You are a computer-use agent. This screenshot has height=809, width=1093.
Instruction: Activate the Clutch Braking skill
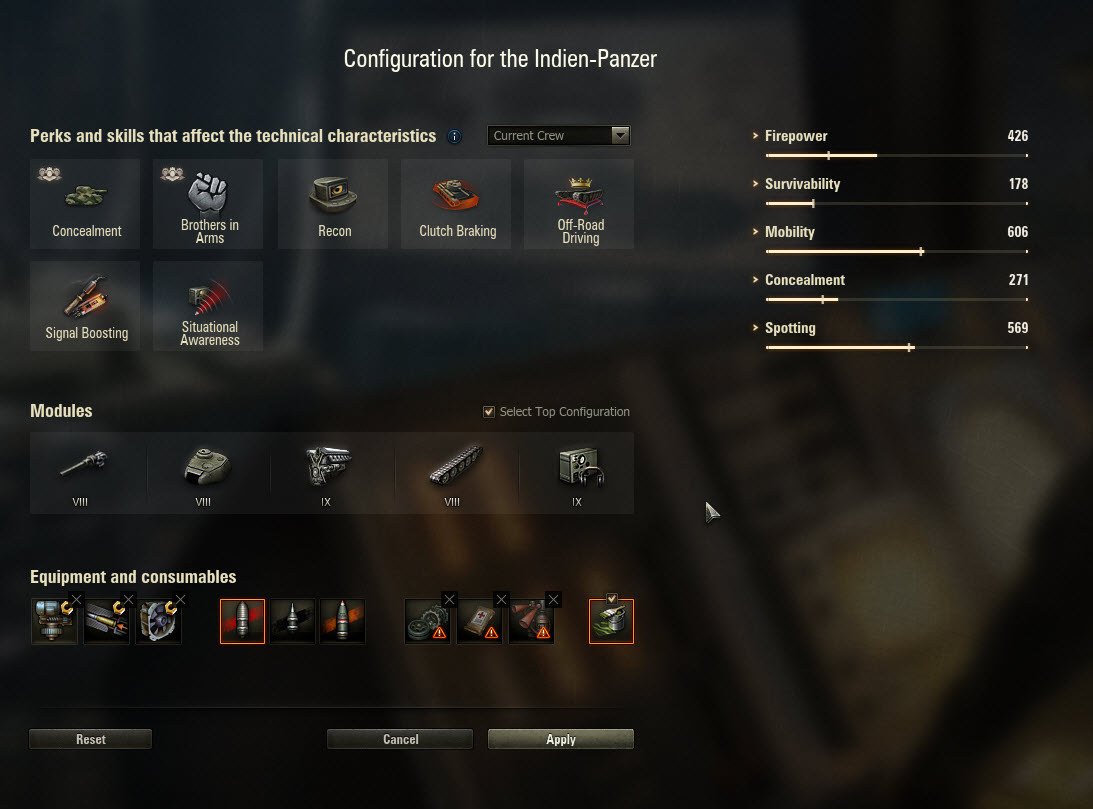click(x=457, y=204)
